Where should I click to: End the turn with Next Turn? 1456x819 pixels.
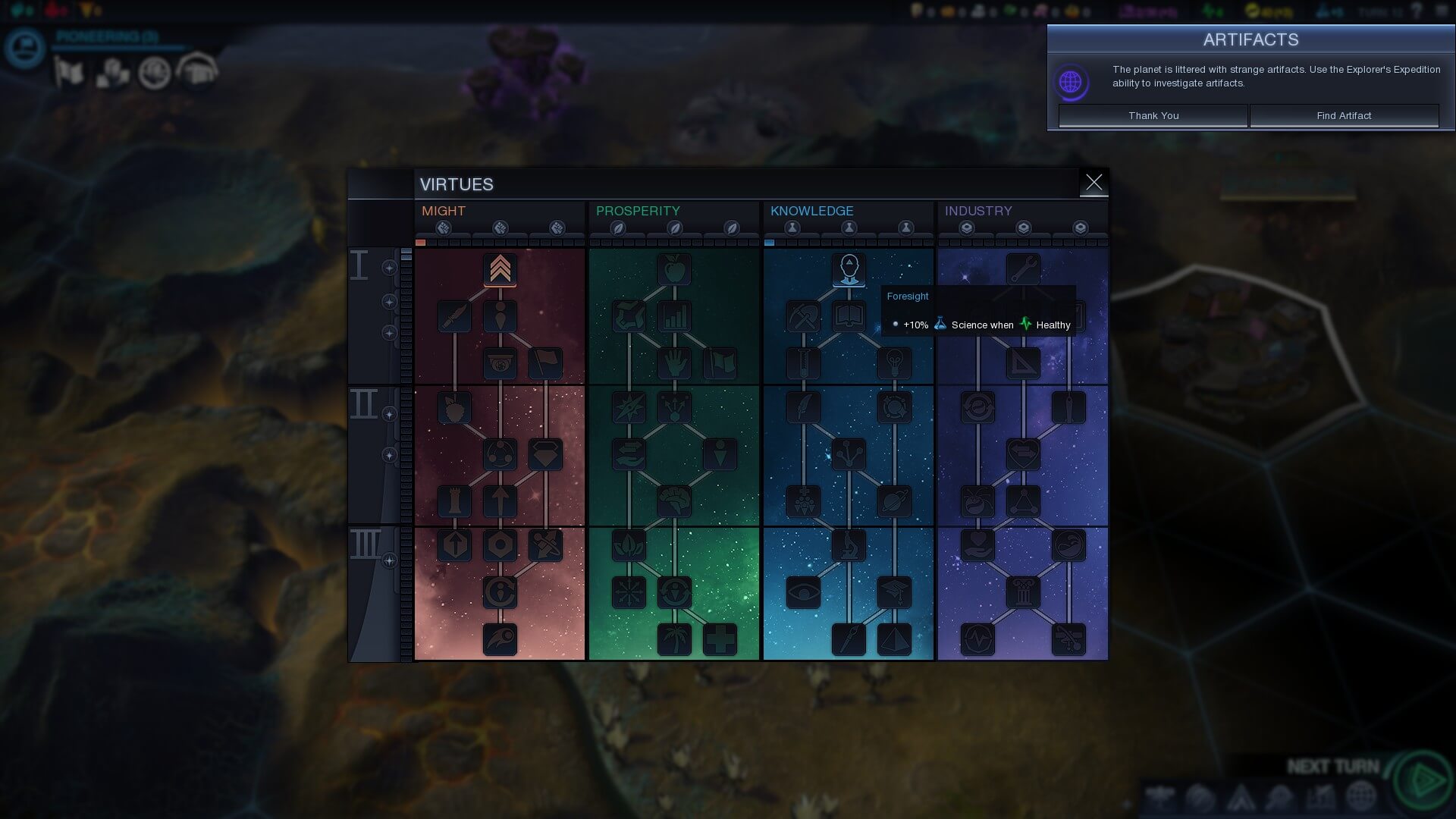coord(1423,780)
